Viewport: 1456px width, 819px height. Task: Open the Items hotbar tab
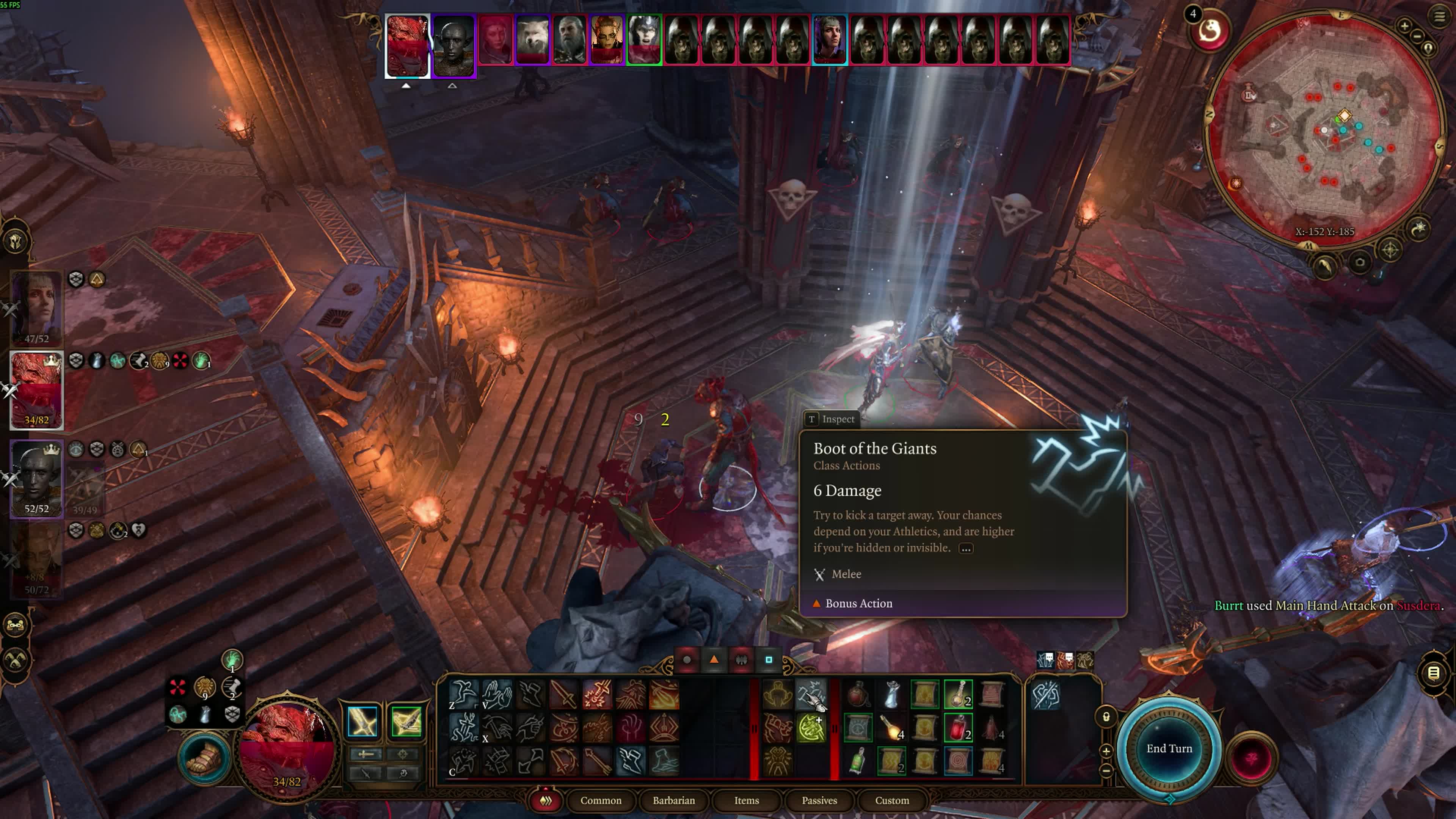point(746,800)
